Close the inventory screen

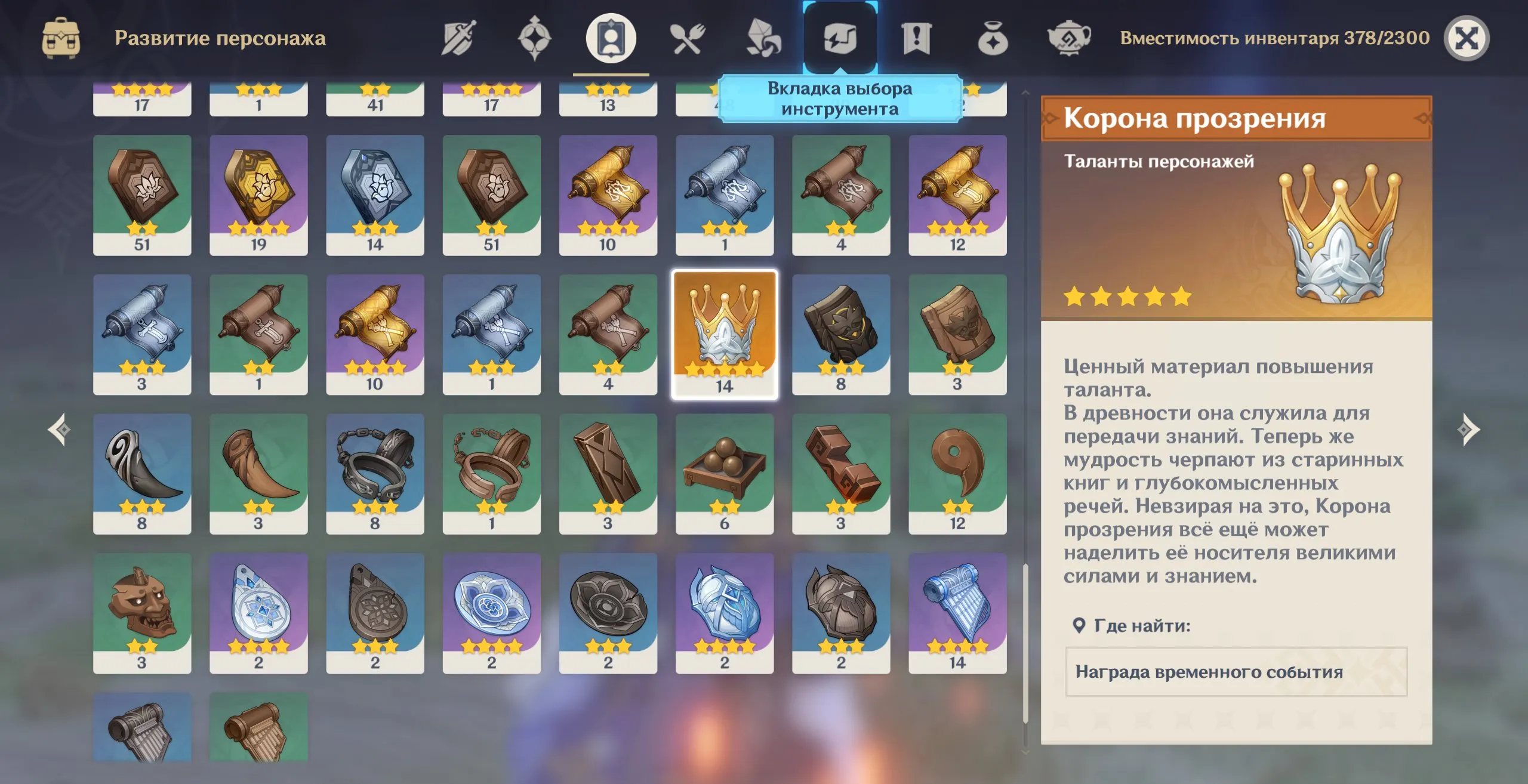tap(1466, 39)
